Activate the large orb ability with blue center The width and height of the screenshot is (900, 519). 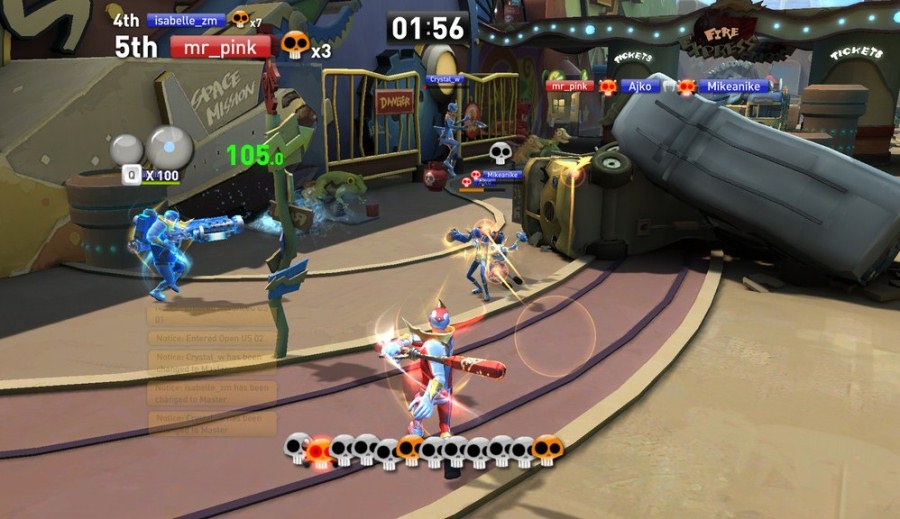[170, 148]
